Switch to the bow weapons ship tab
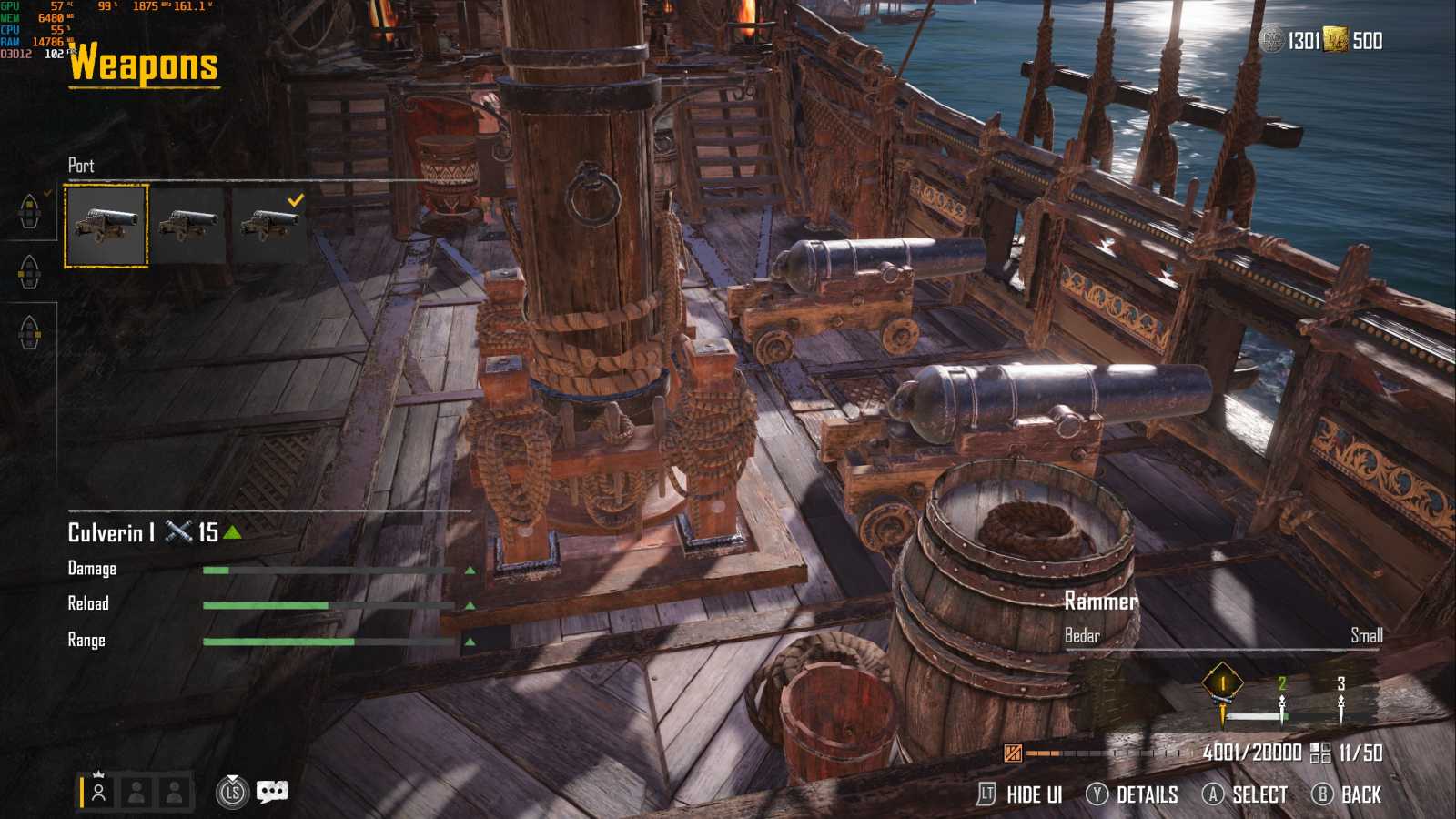Image resolution: width=1456 pixels, height=819 pixels. (x=29, y=211)
